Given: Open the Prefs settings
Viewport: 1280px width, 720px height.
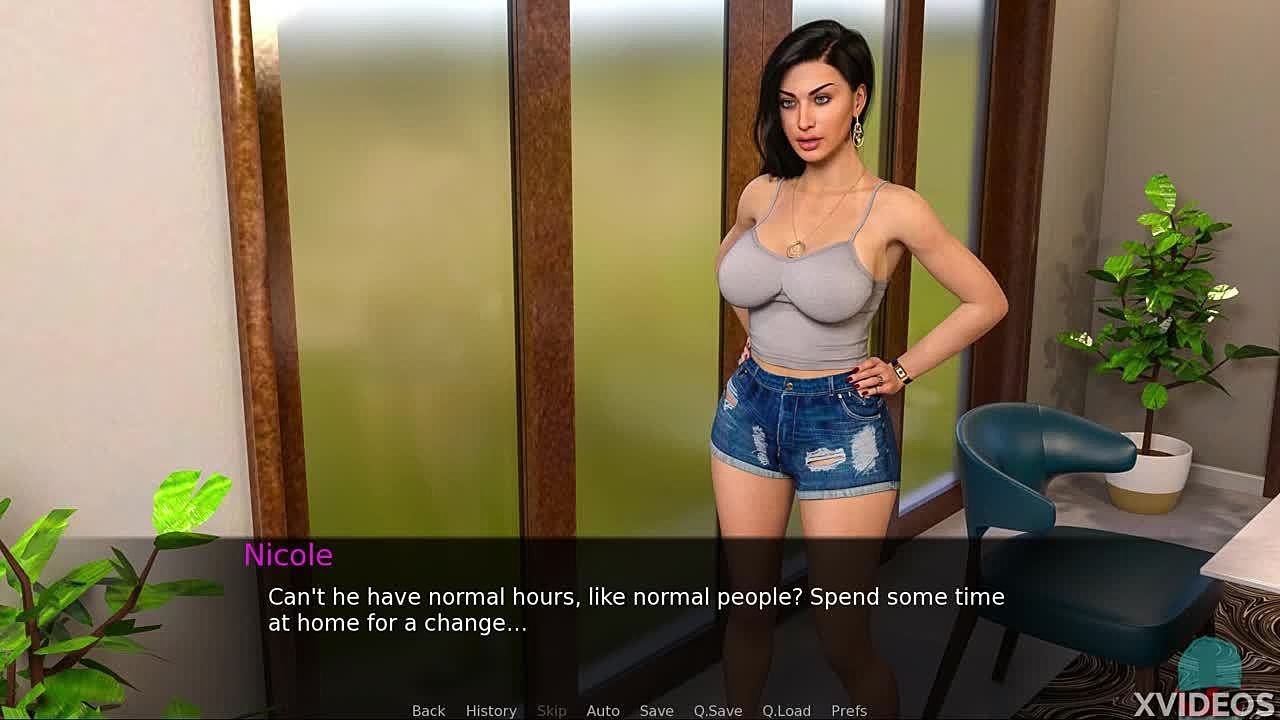Looking at the screenshot, I should [849, 710].
